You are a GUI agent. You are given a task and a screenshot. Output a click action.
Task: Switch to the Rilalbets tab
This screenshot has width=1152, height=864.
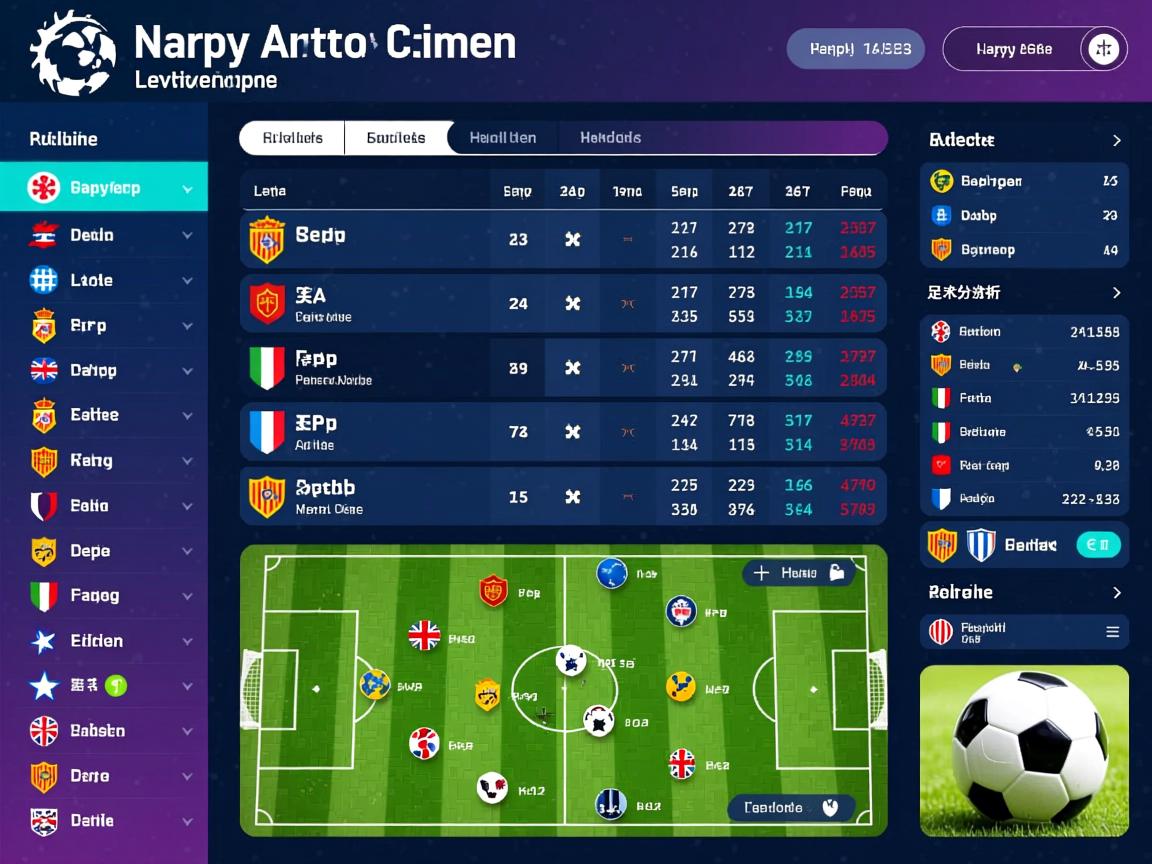tap(292, 138)
